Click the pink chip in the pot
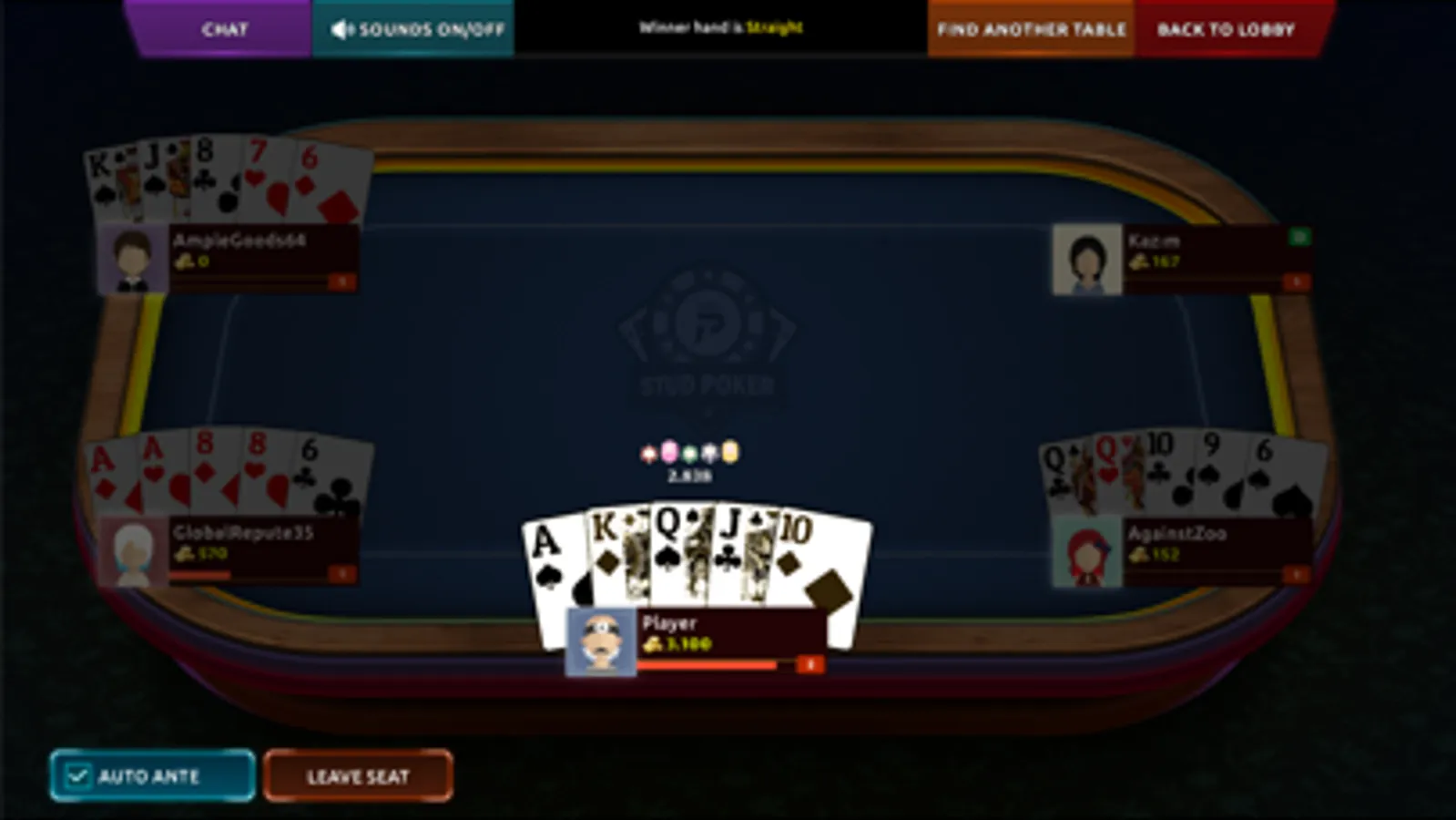 [668, 452]
